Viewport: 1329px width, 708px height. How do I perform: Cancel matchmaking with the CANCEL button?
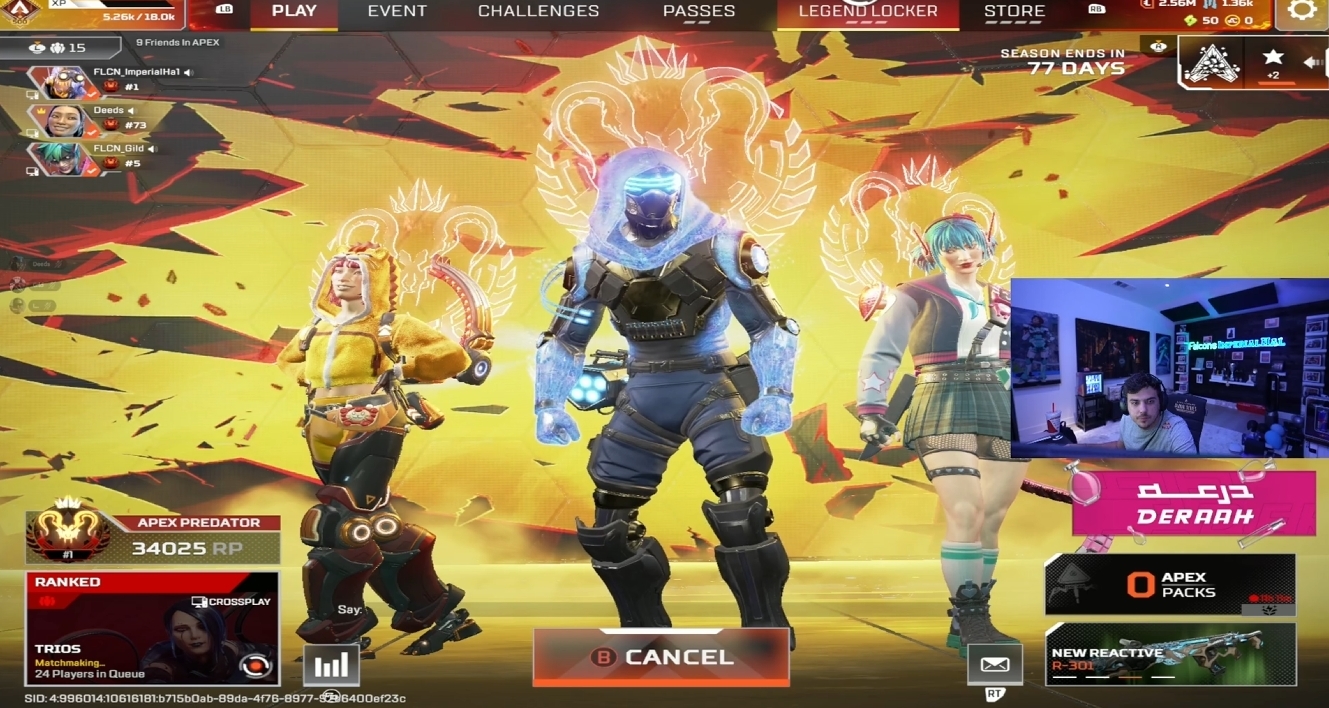[x=661, y=657]
